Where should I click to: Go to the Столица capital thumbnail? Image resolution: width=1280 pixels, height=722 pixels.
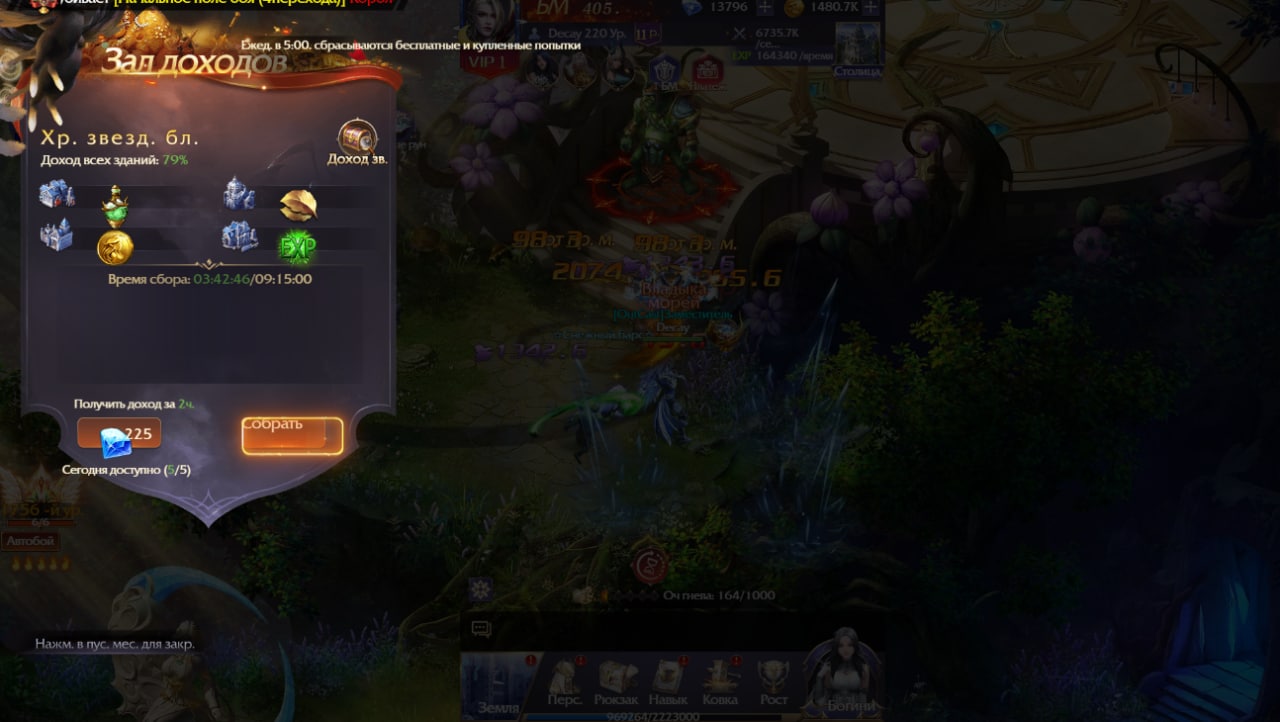pyautogui.click(x=857, y=48)
